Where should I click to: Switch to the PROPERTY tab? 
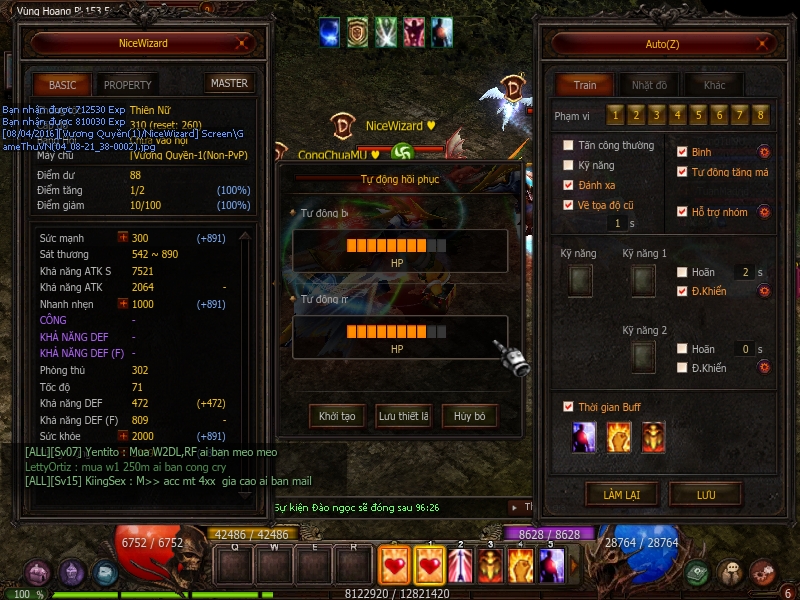pos(127,85)
